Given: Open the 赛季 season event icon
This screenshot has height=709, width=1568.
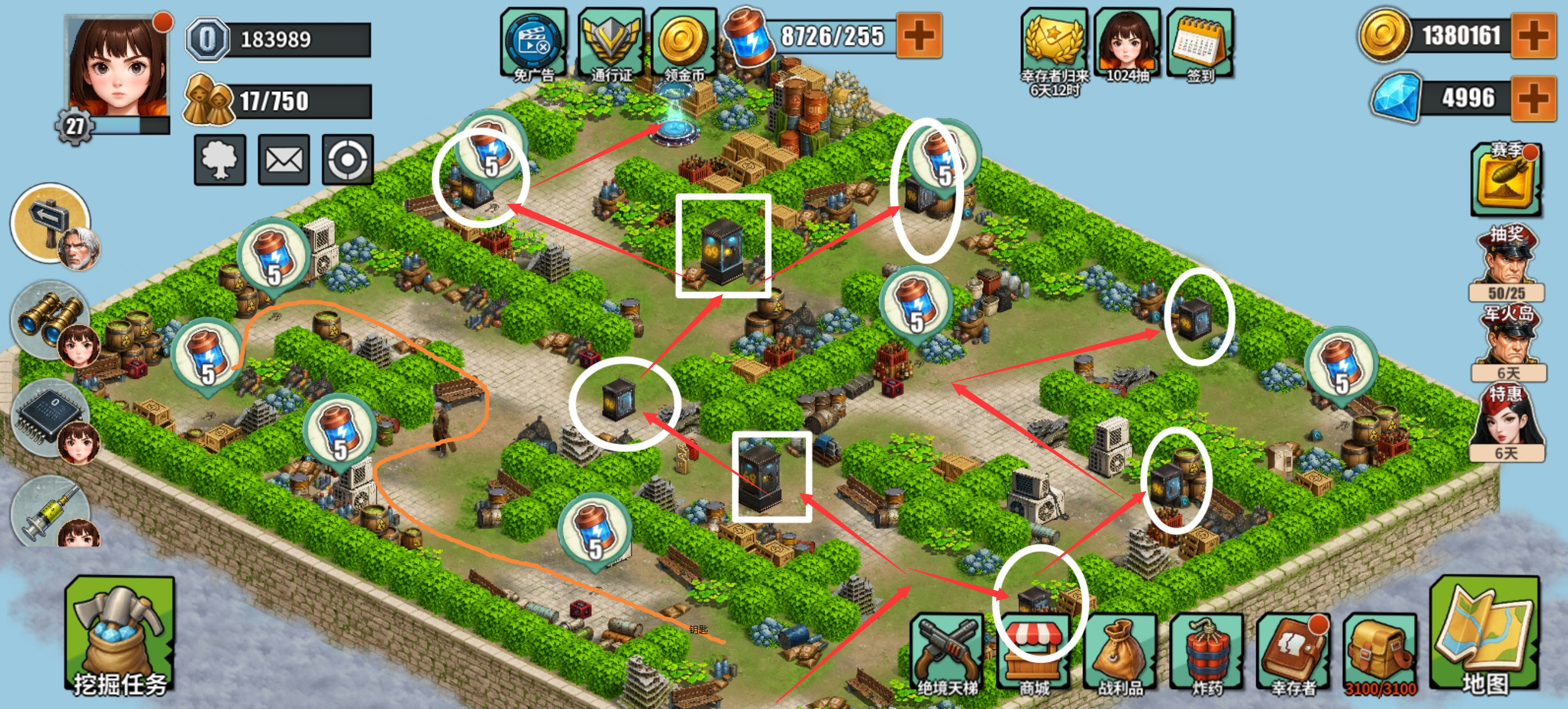Looking at the screenshot, I should tap(1508, 180).
